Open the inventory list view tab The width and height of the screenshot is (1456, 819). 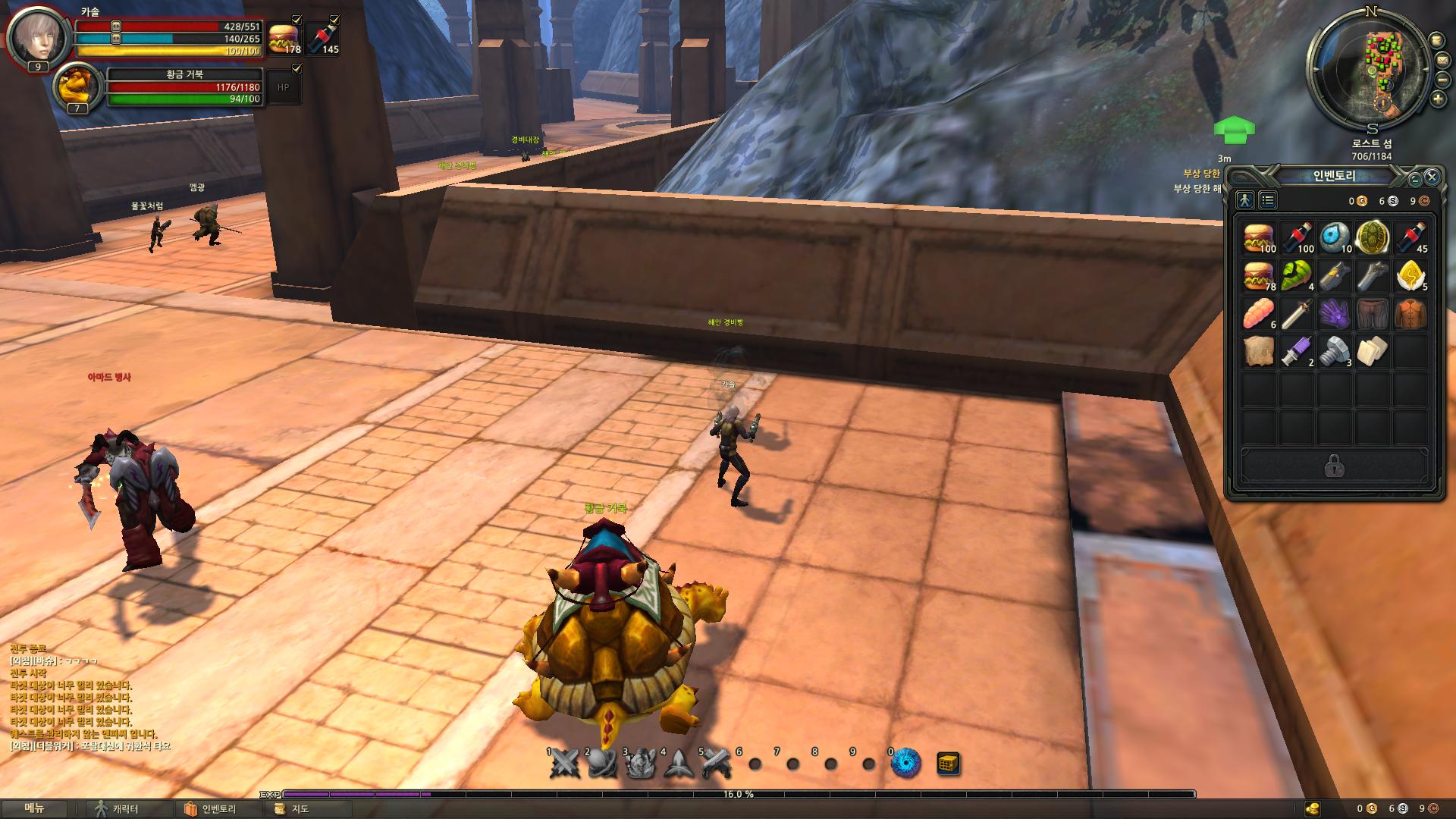(1268, 200)
